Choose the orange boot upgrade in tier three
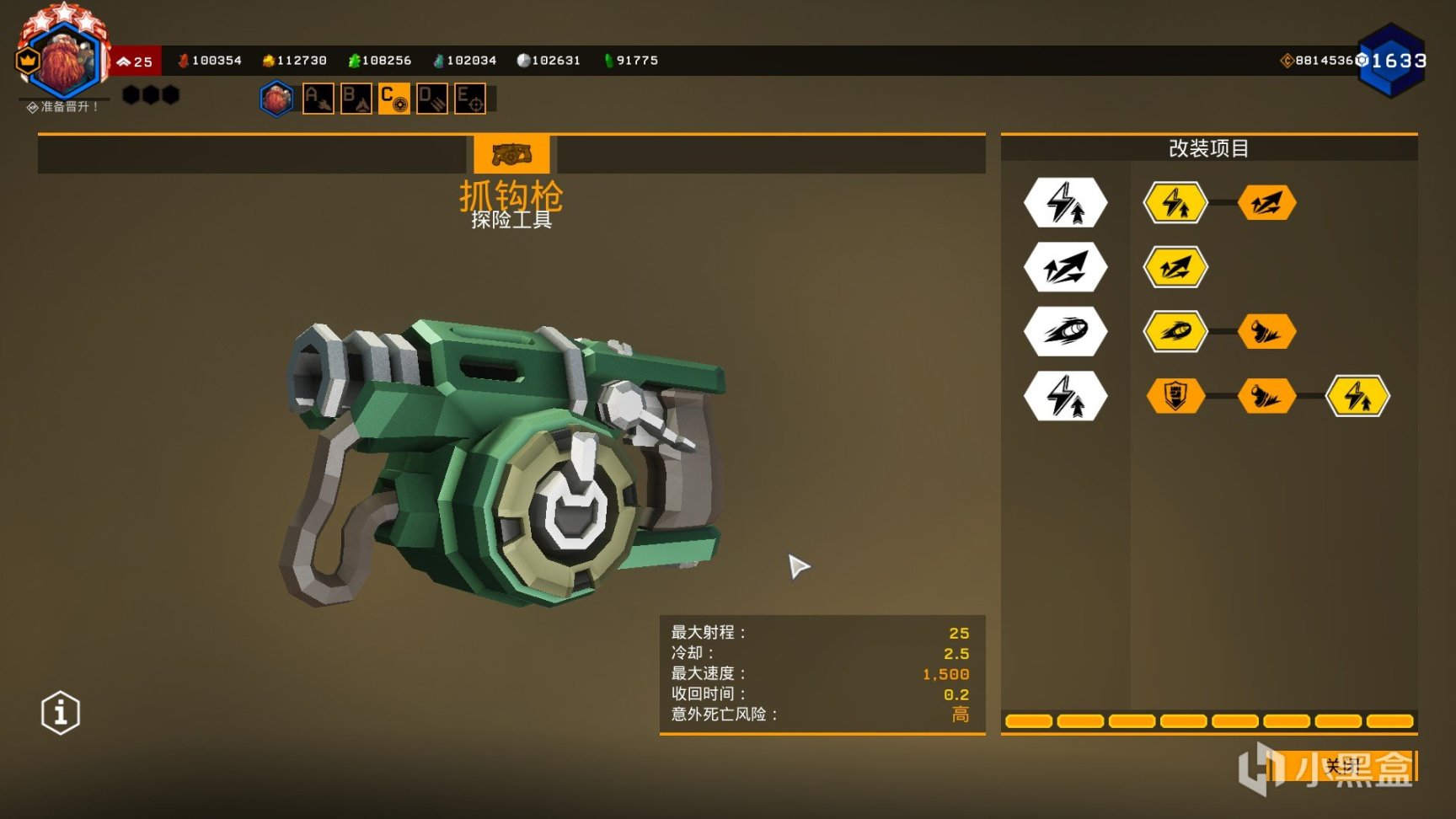This screenshot has width=1456, height=819. click(x=1266, y=332)
